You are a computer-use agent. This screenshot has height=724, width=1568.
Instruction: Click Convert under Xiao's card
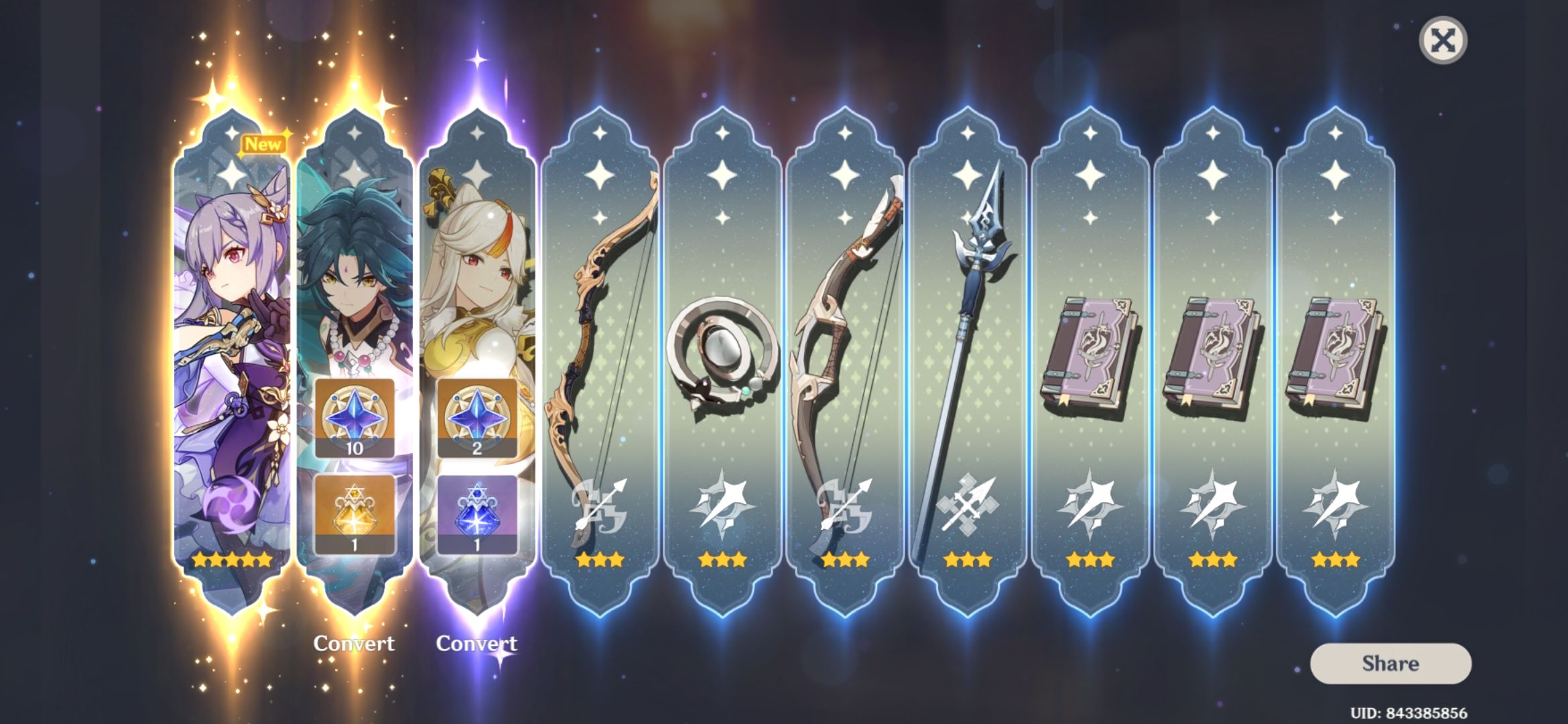pos(354,644)
